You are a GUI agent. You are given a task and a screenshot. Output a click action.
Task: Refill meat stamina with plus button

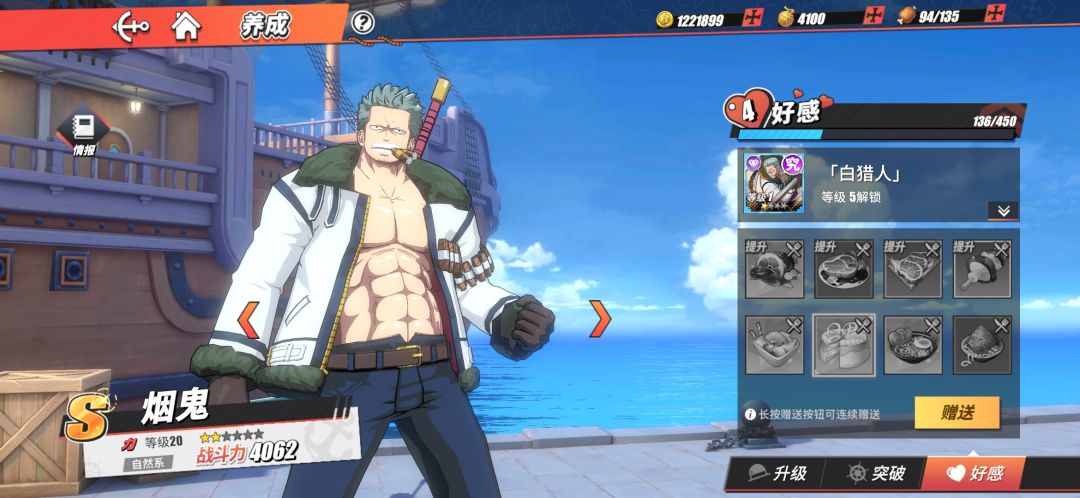[996, 15]
